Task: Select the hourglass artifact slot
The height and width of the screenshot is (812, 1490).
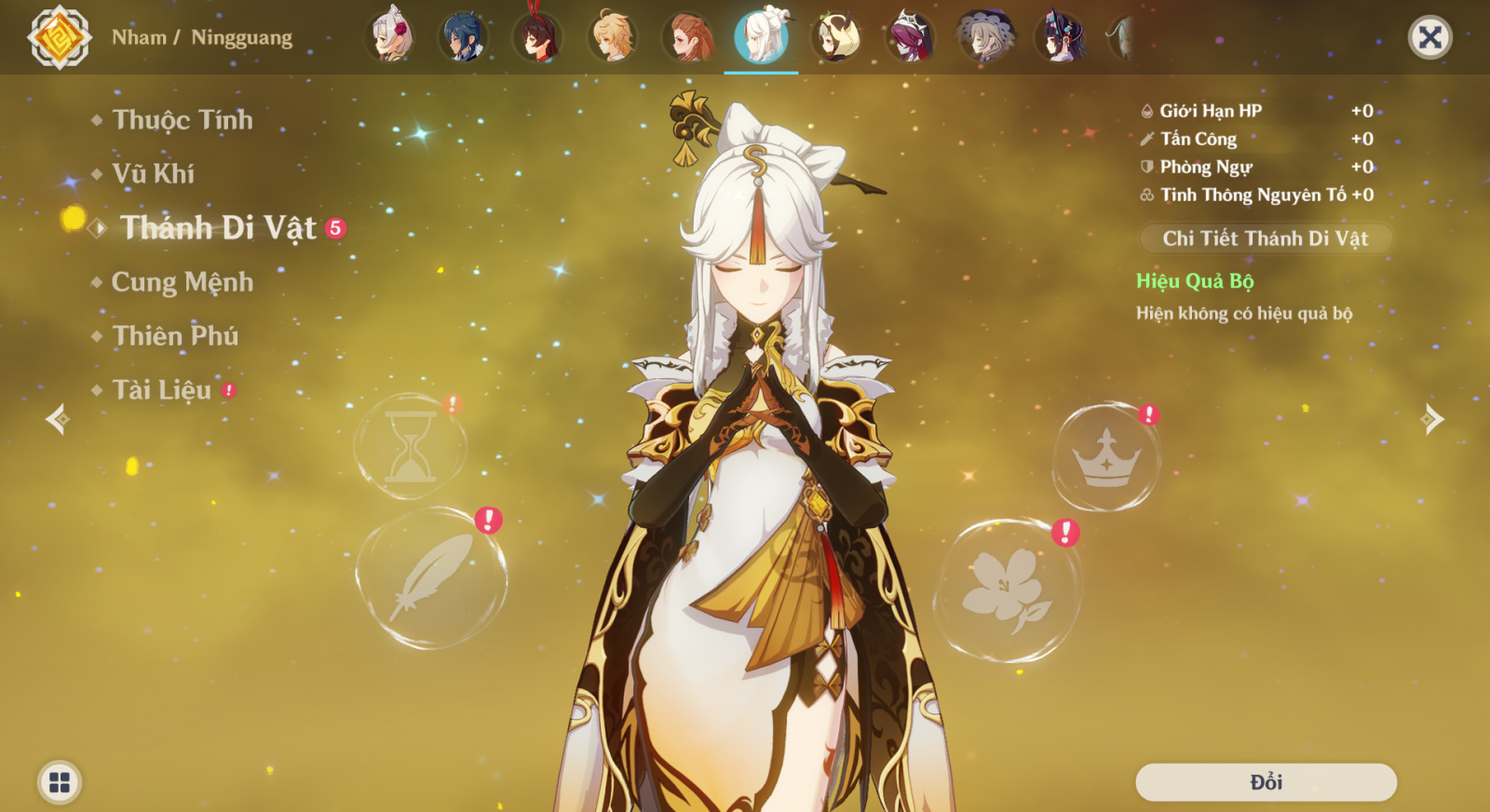Action: [411, 447]
